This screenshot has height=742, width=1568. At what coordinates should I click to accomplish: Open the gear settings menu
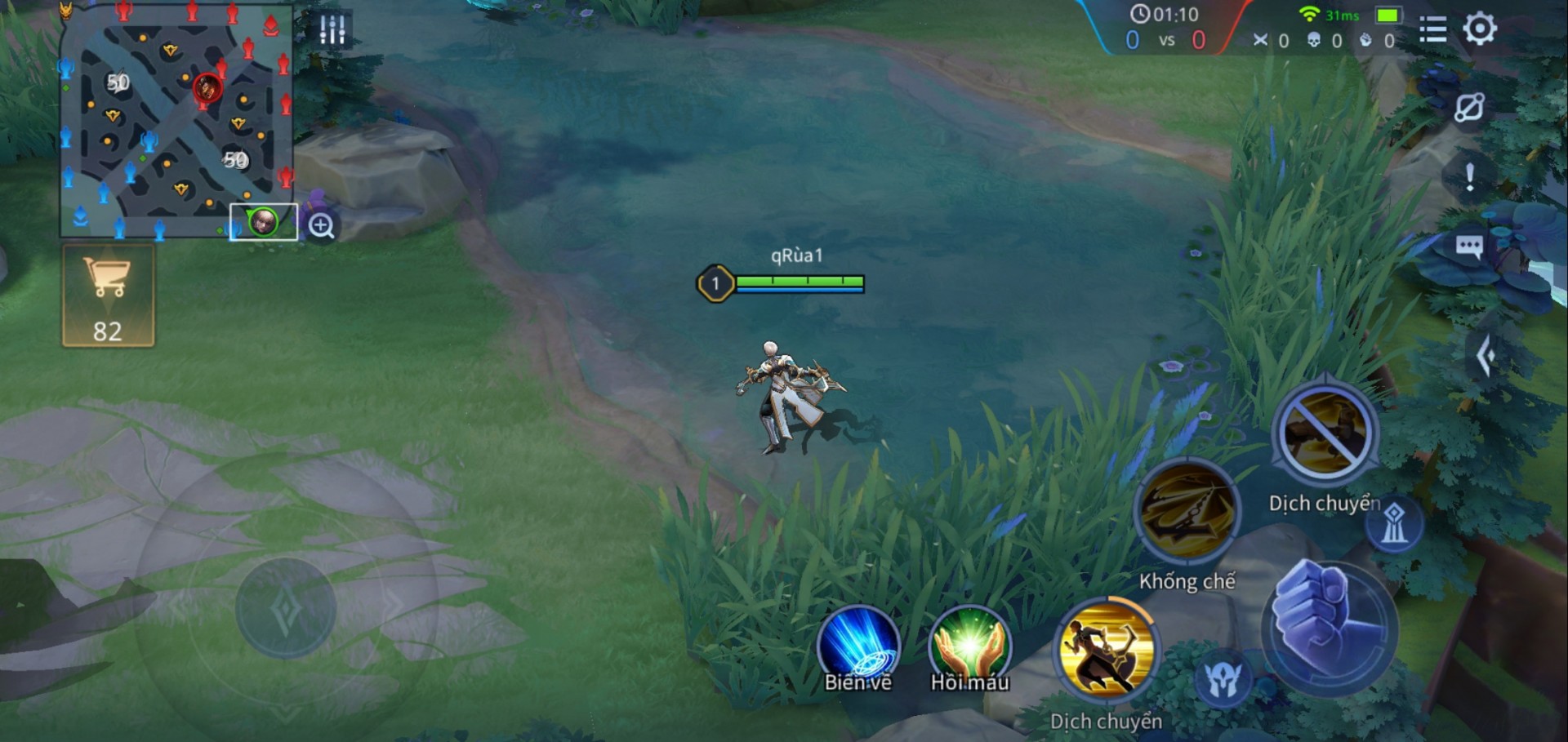pos(1479,29)
